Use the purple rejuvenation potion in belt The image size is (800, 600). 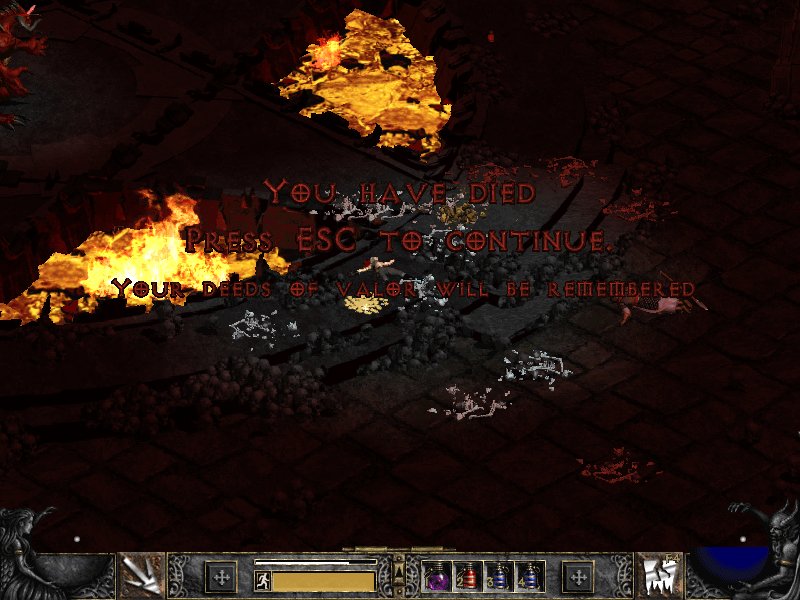pos(438,577)
